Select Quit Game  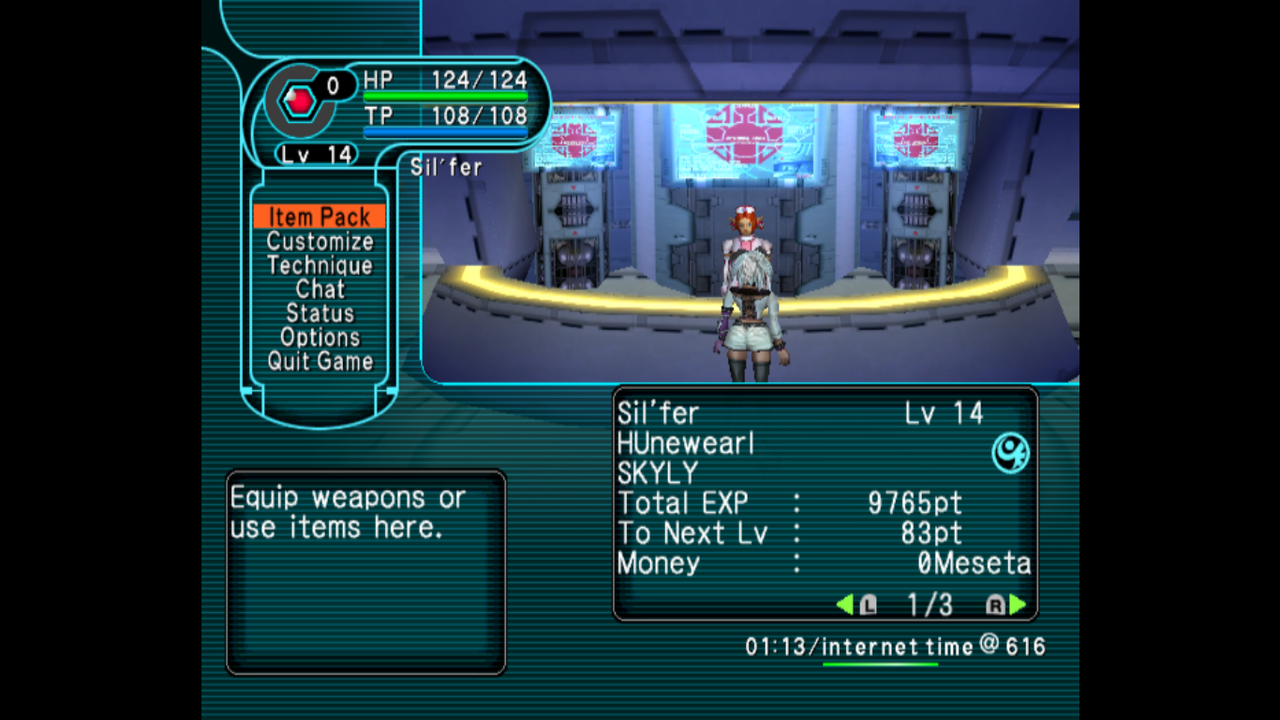click(320, 361)
